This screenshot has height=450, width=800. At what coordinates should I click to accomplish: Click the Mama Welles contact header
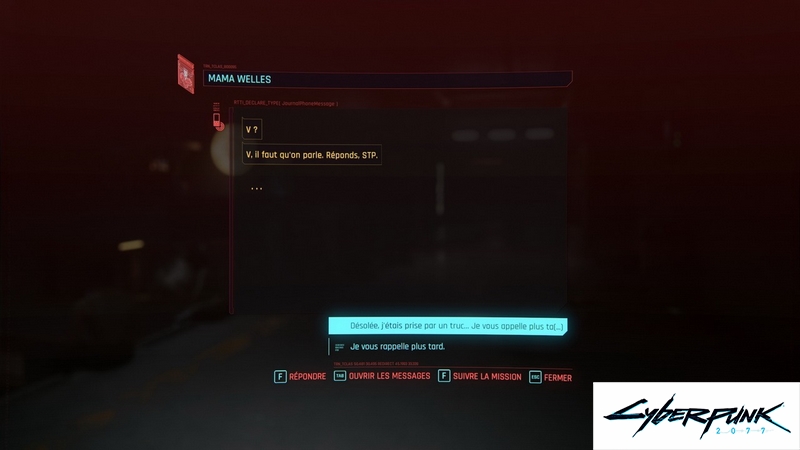coord(386,79)
